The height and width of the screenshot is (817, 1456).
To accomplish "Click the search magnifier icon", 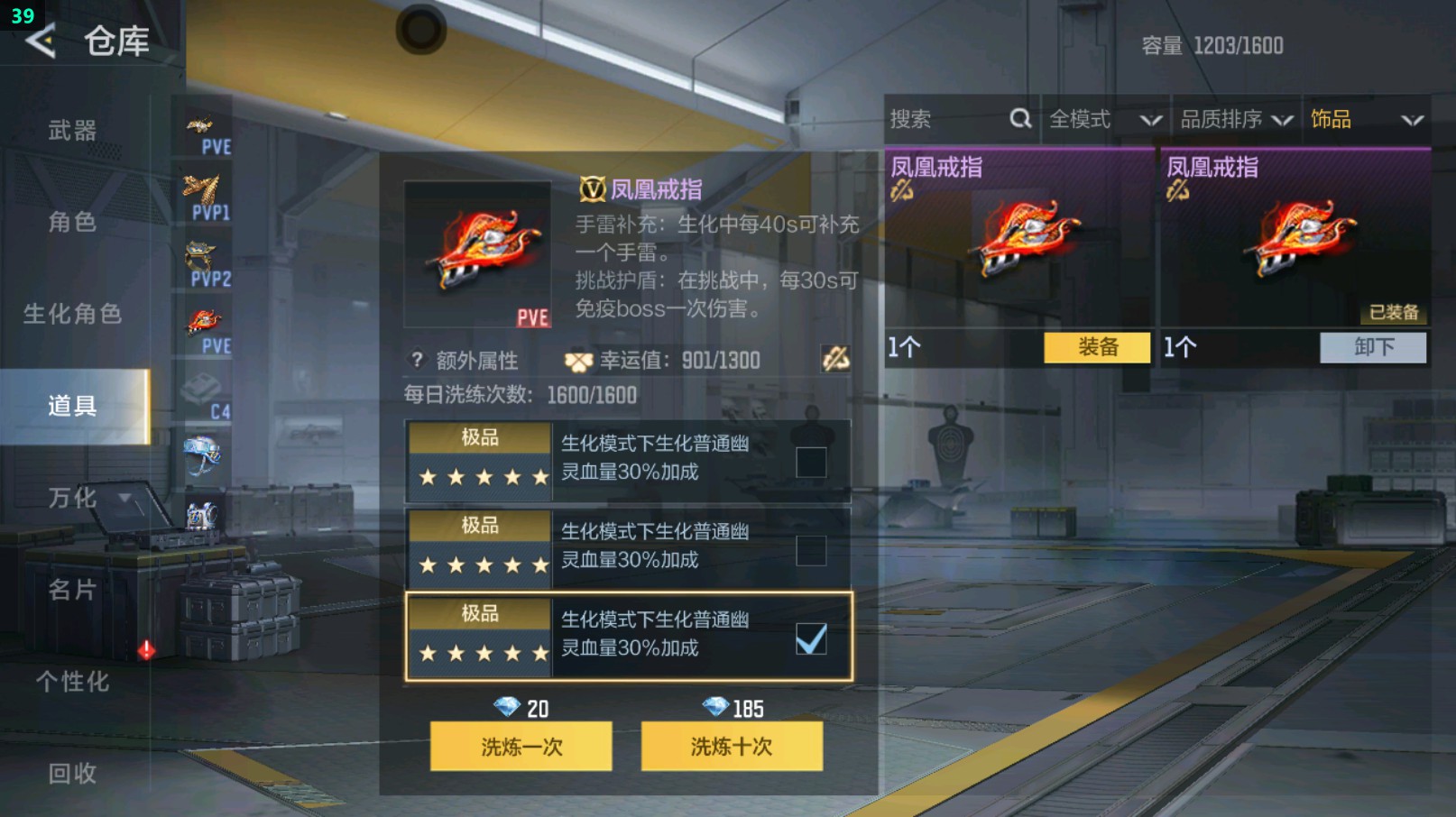I will click(1020, 118).
